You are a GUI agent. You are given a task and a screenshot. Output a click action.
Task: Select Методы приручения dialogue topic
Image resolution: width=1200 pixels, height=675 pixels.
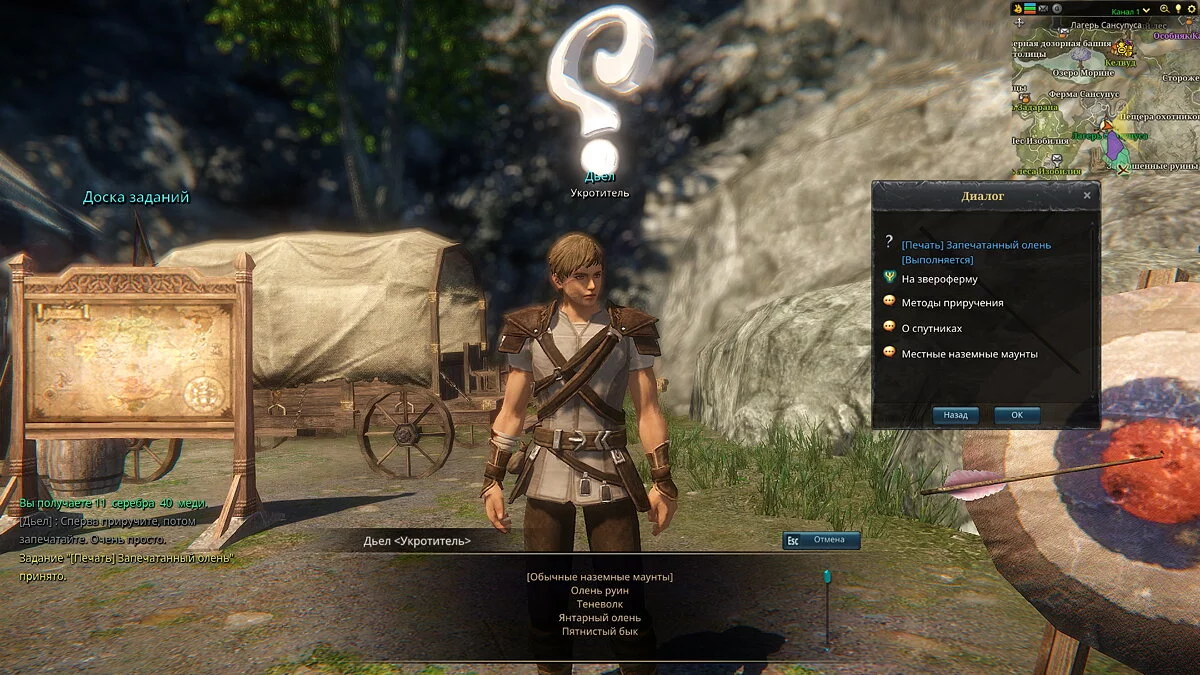952,303
